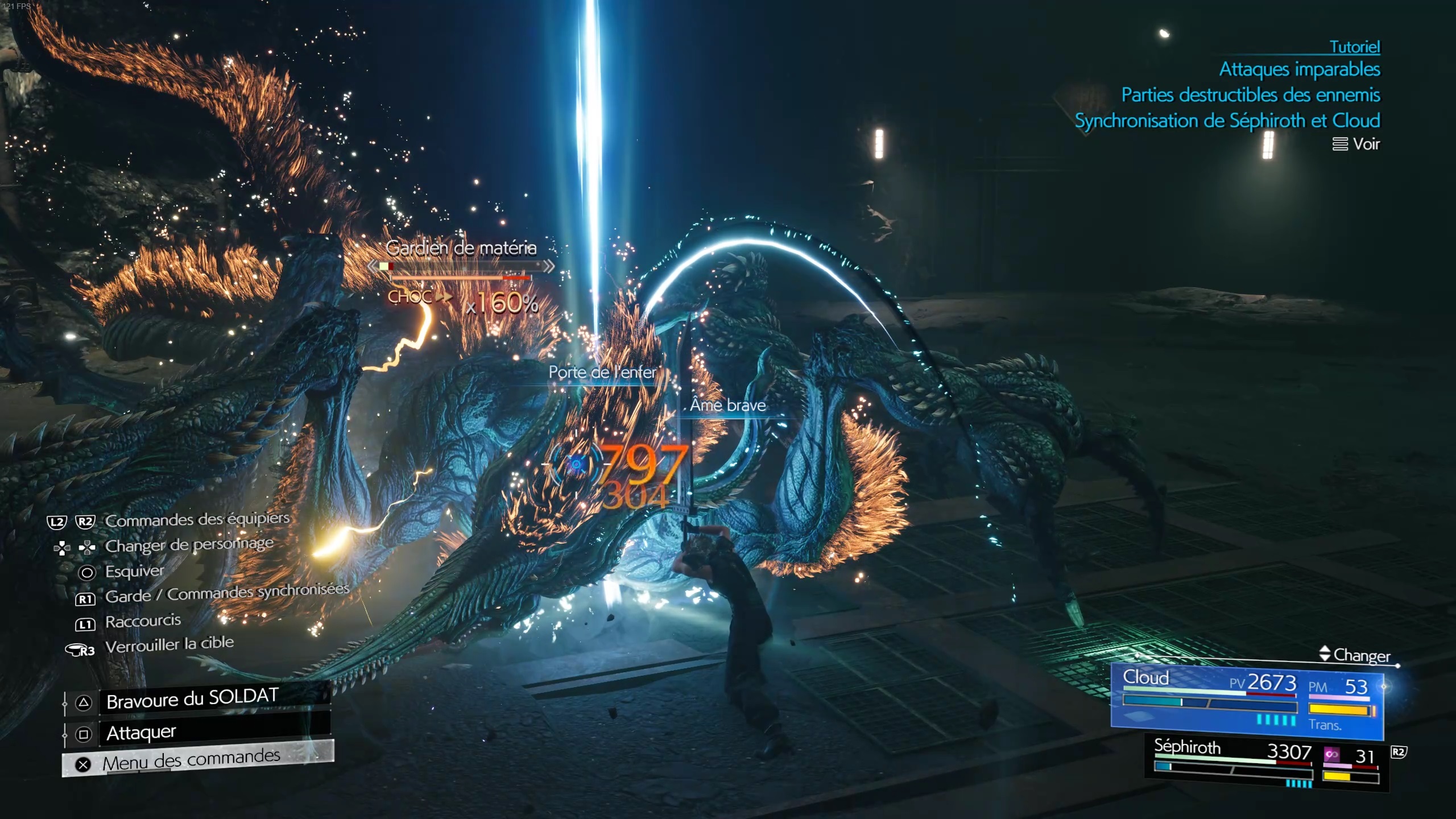Open the Attaques imparables tutorial
This screenshot has height=819, width=1456.
(x=1299, y=69)
